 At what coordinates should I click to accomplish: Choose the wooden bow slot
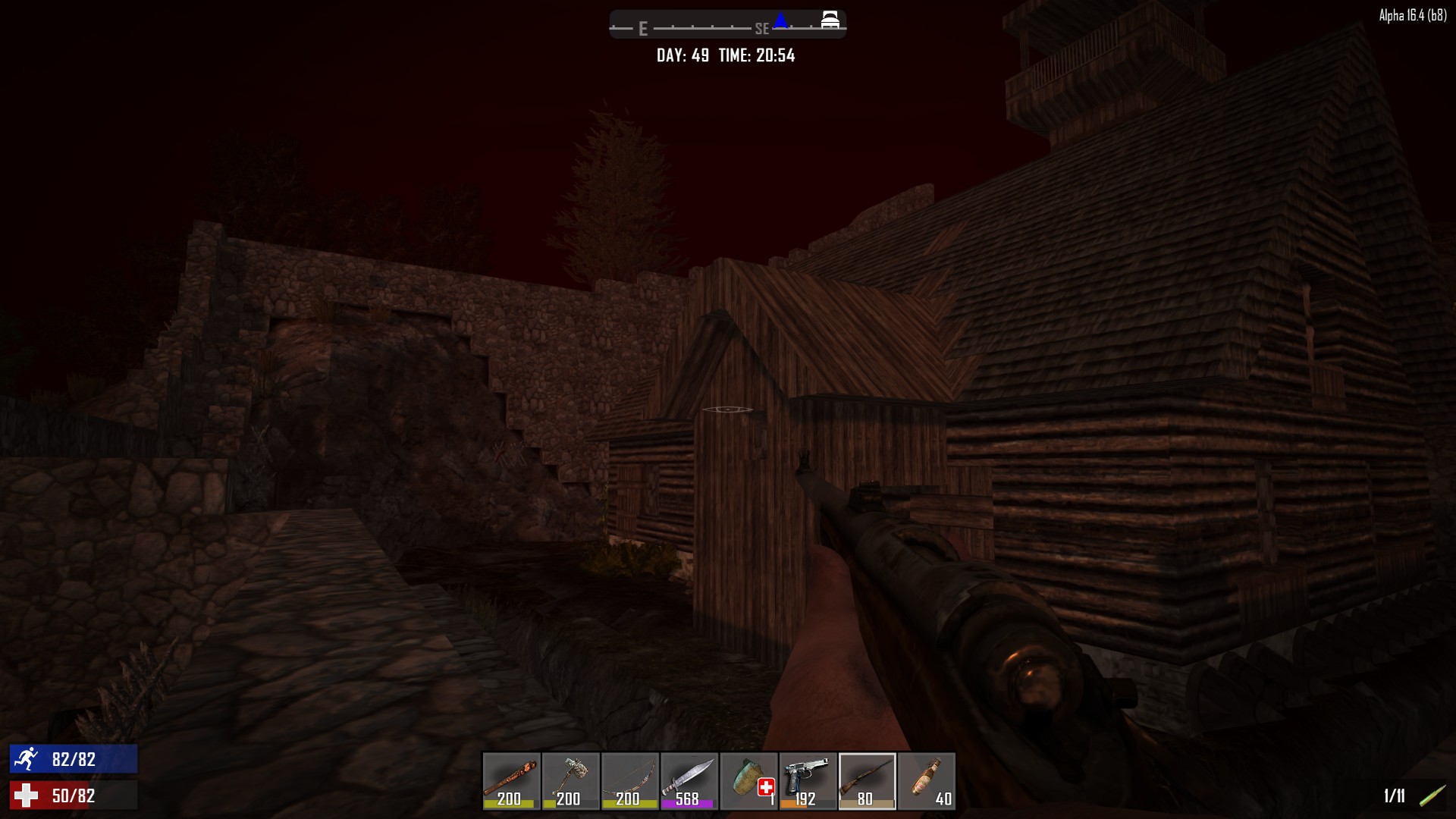[x=629, y=780]
